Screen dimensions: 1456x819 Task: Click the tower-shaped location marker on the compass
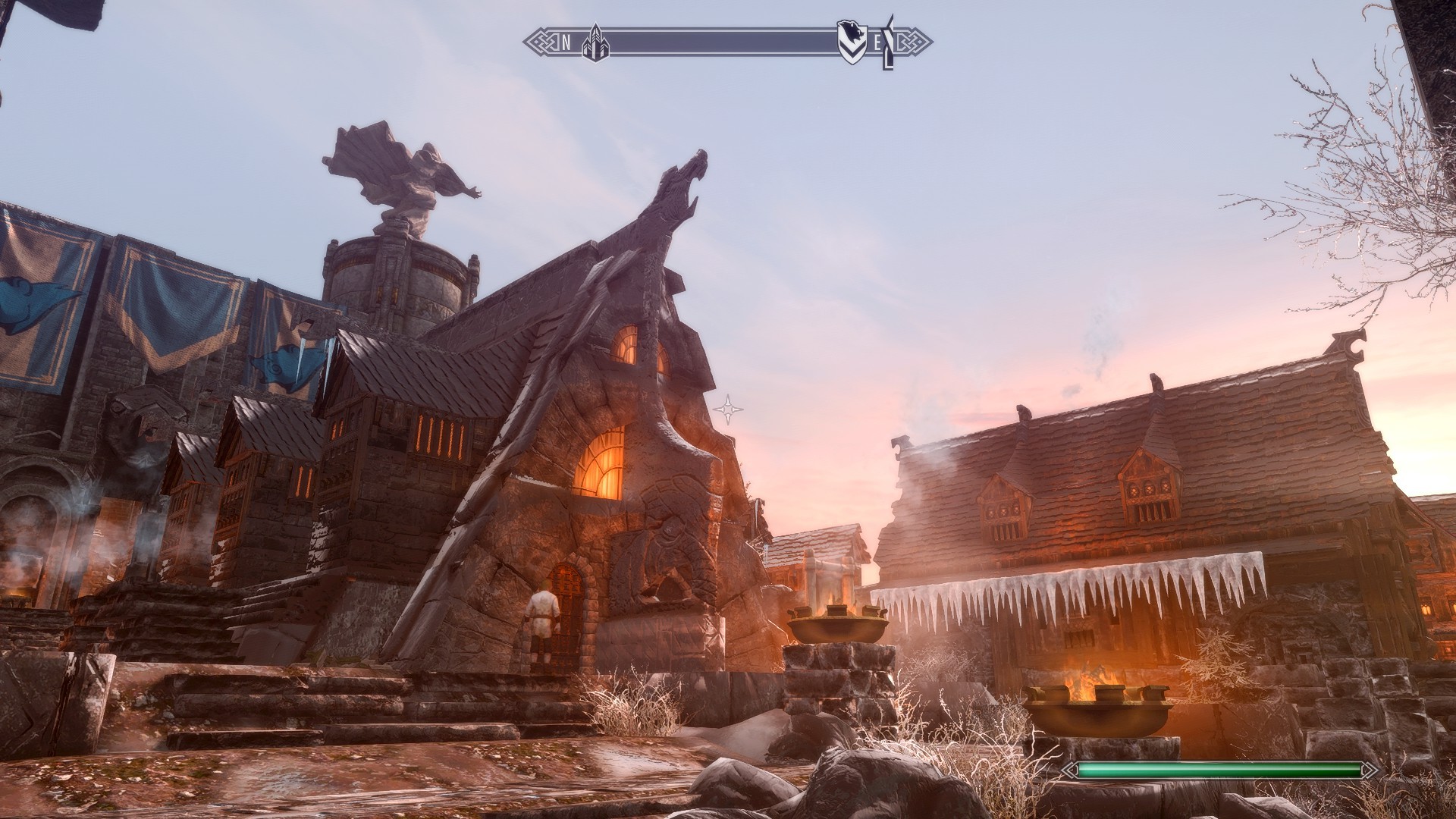pos(595,42)
